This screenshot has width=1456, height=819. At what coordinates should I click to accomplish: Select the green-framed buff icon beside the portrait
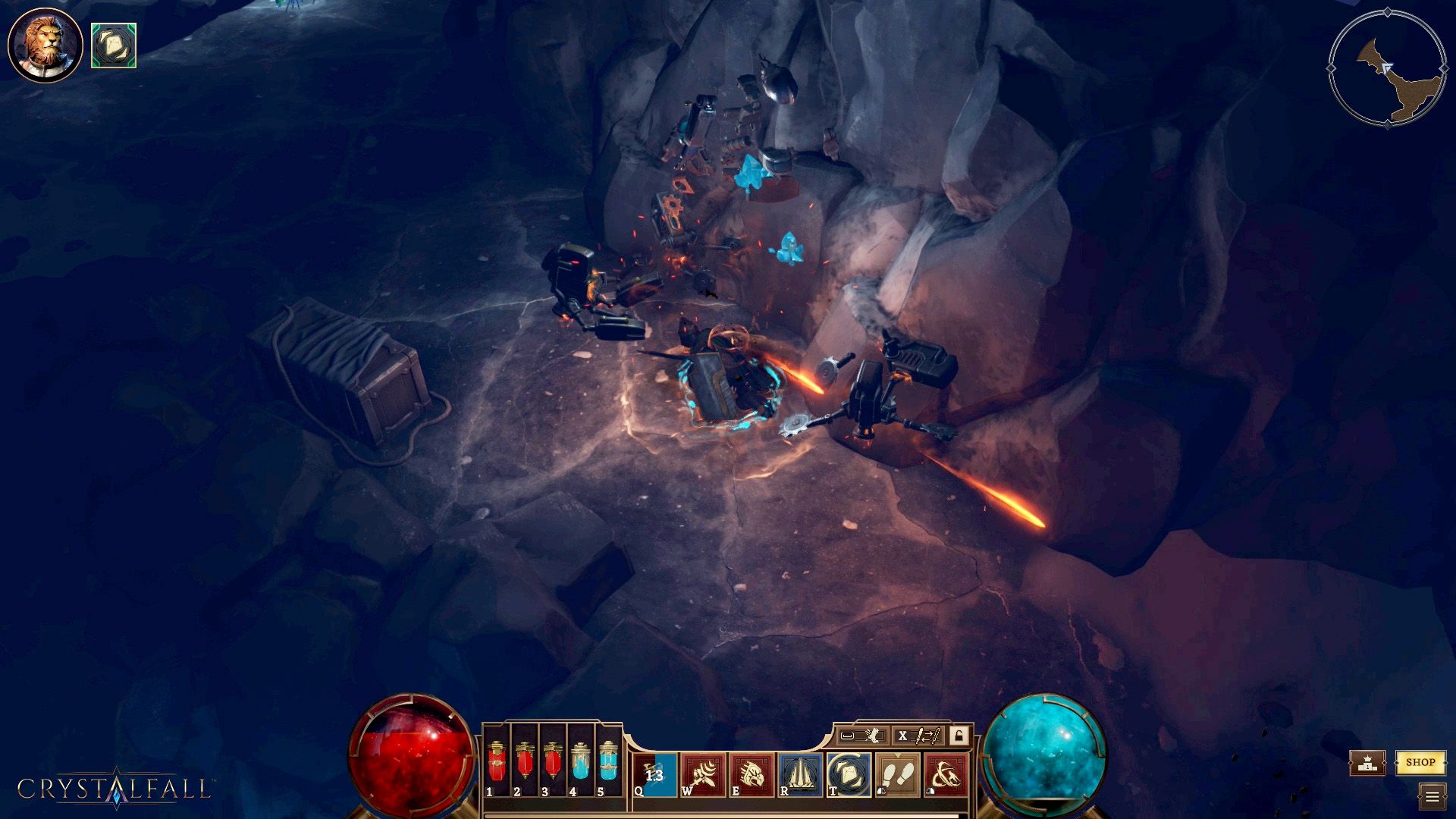coord(114,45)
